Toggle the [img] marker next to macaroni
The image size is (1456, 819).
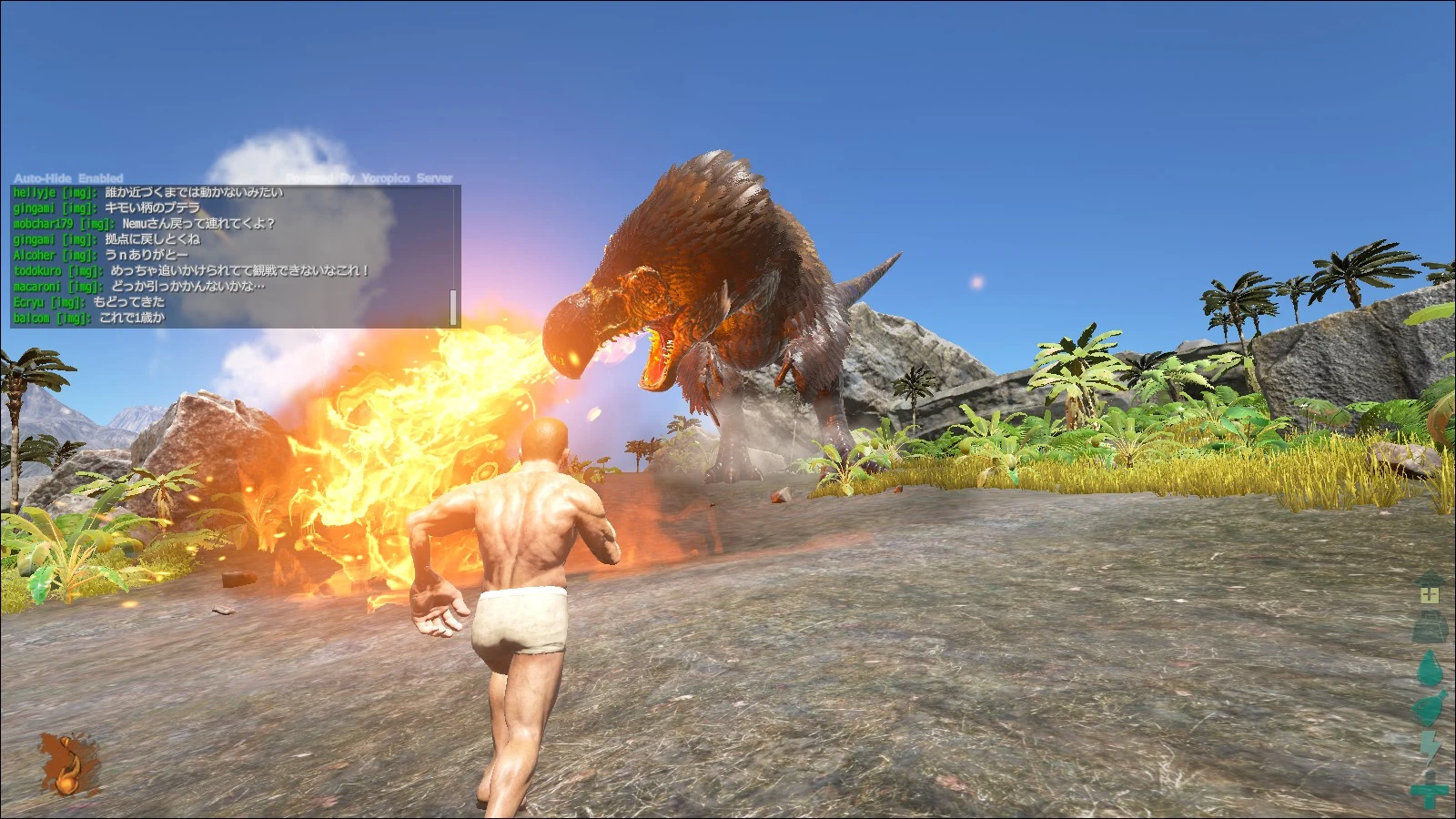point(82,286)
